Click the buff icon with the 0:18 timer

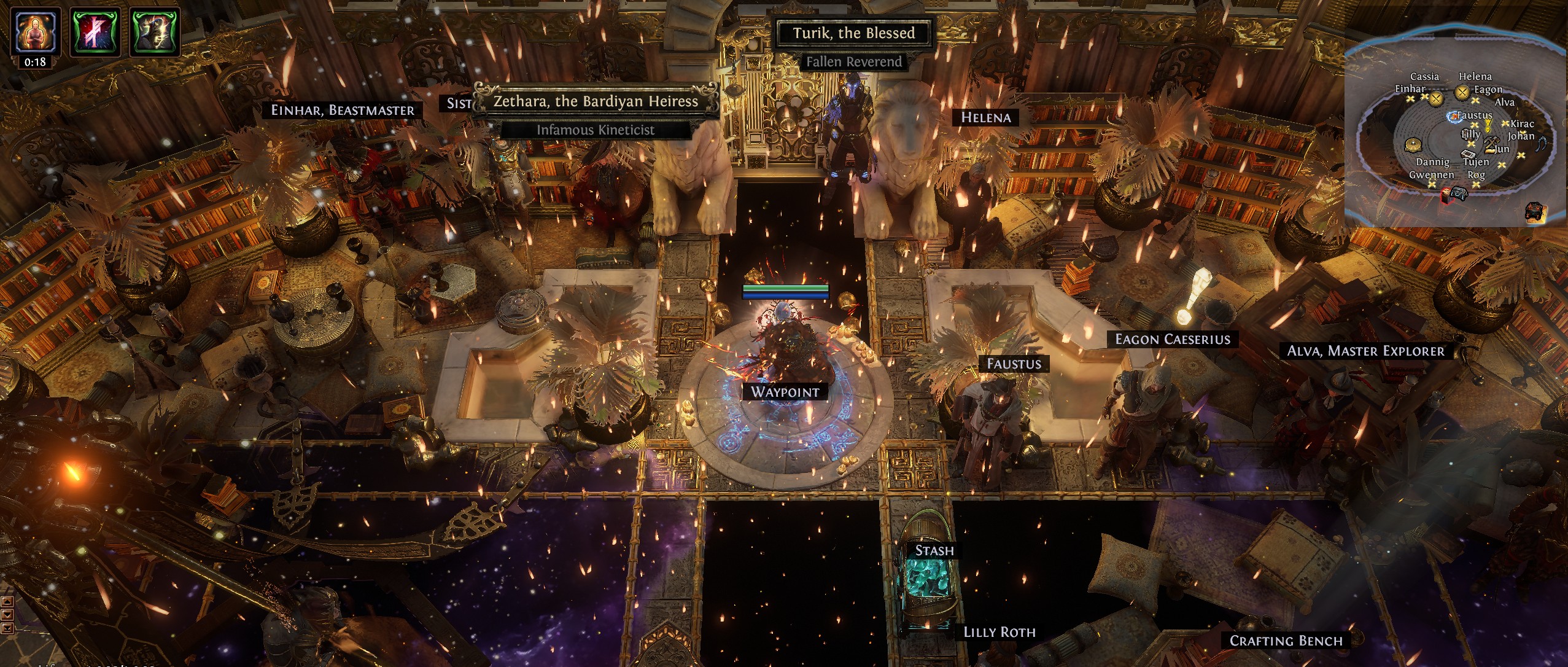pos(35,31)
